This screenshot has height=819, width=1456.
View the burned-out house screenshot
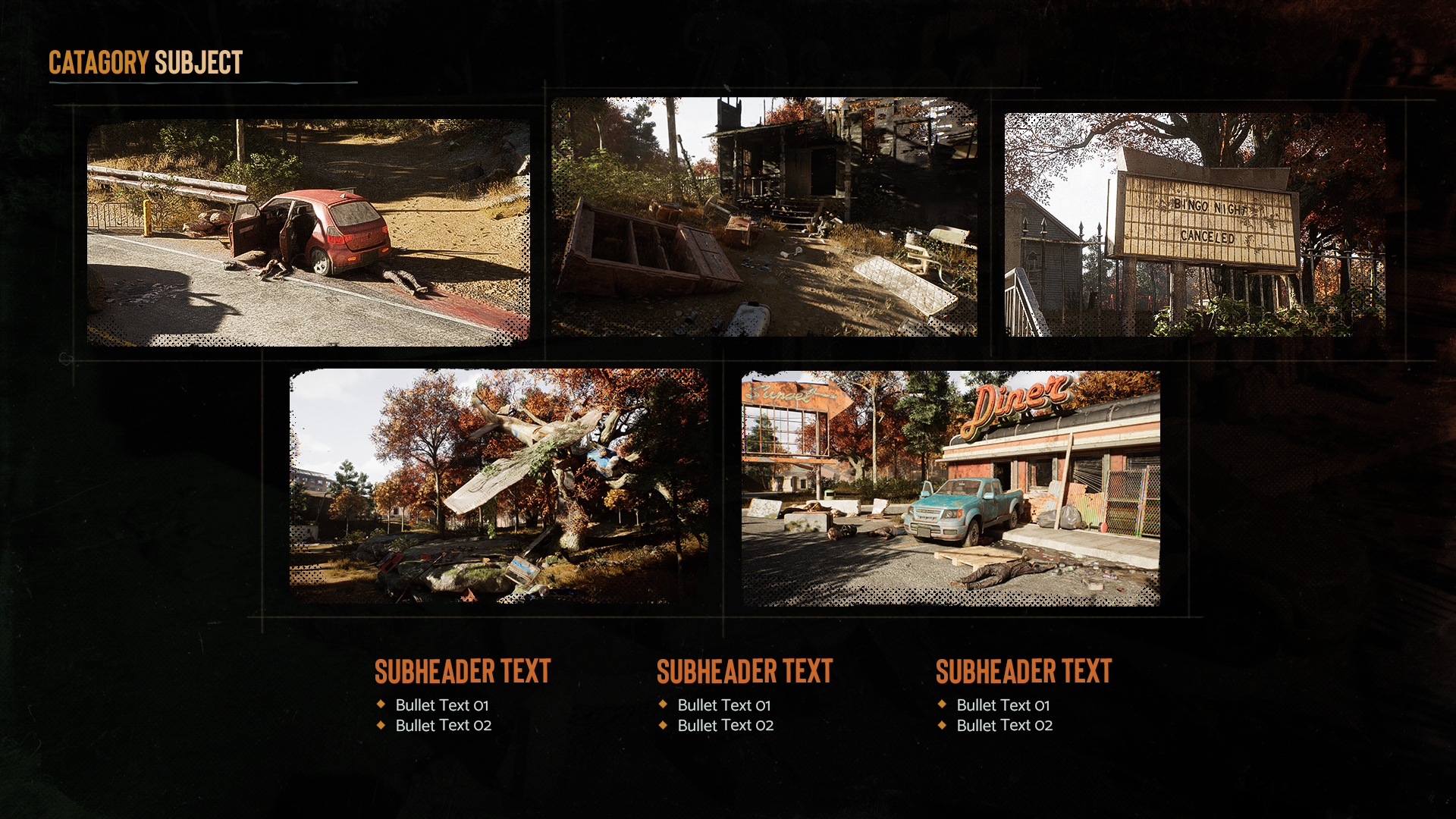click(x=764, y=217)
